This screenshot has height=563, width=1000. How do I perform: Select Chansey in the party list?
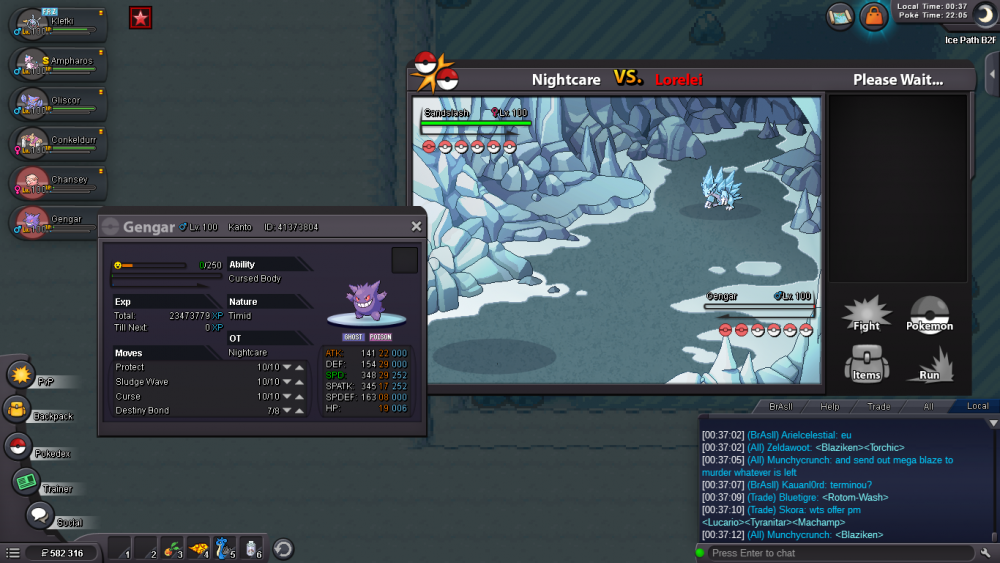click(x=60, y=182)
